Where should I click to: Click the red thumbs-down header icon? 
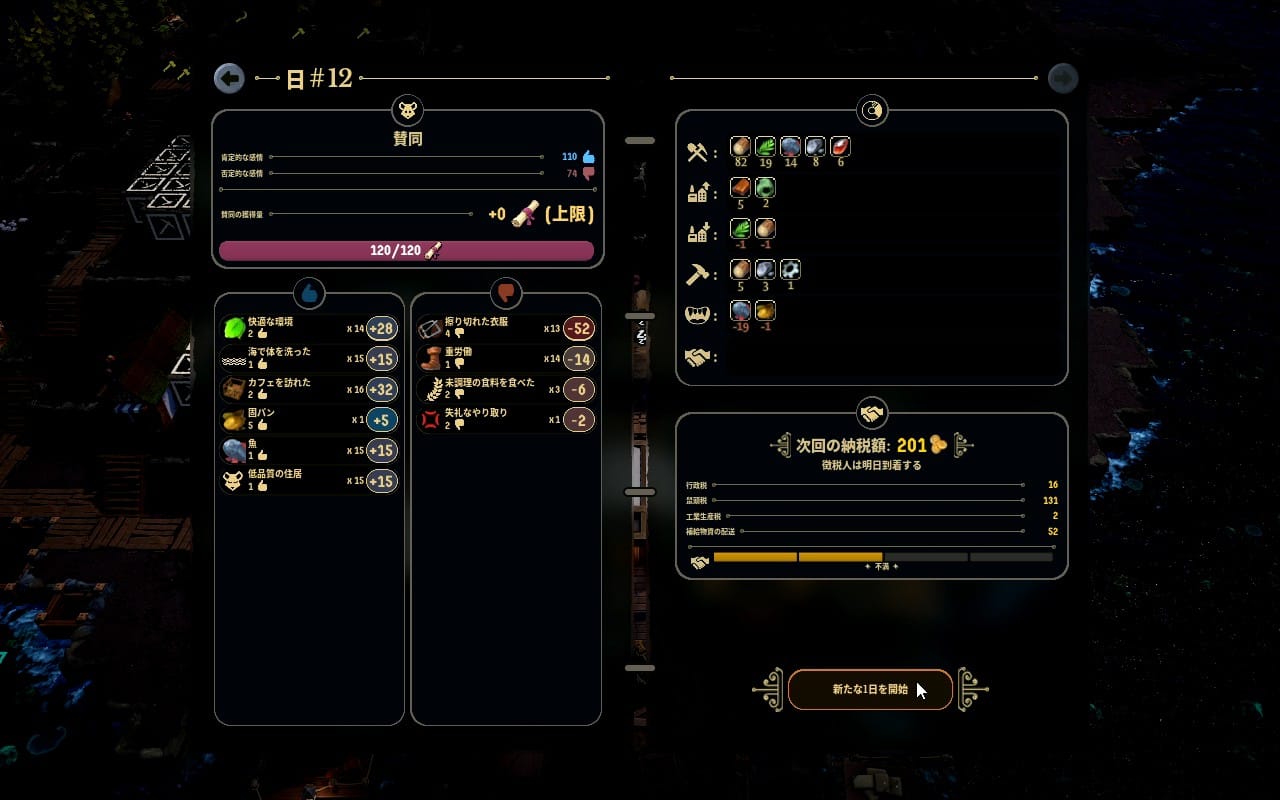coord(506,293)
